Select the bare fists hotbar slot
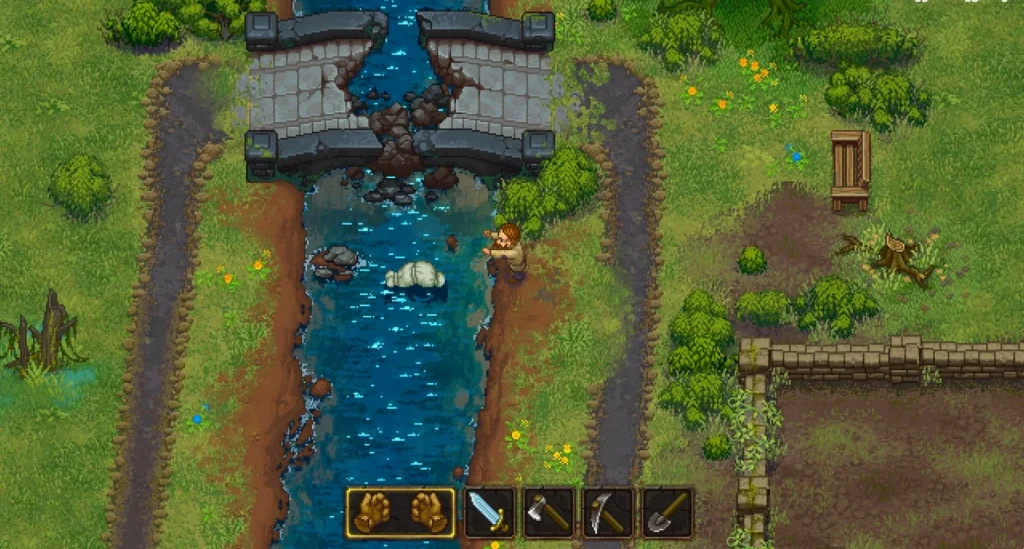1024x549 pixels. tap(400, 512)
